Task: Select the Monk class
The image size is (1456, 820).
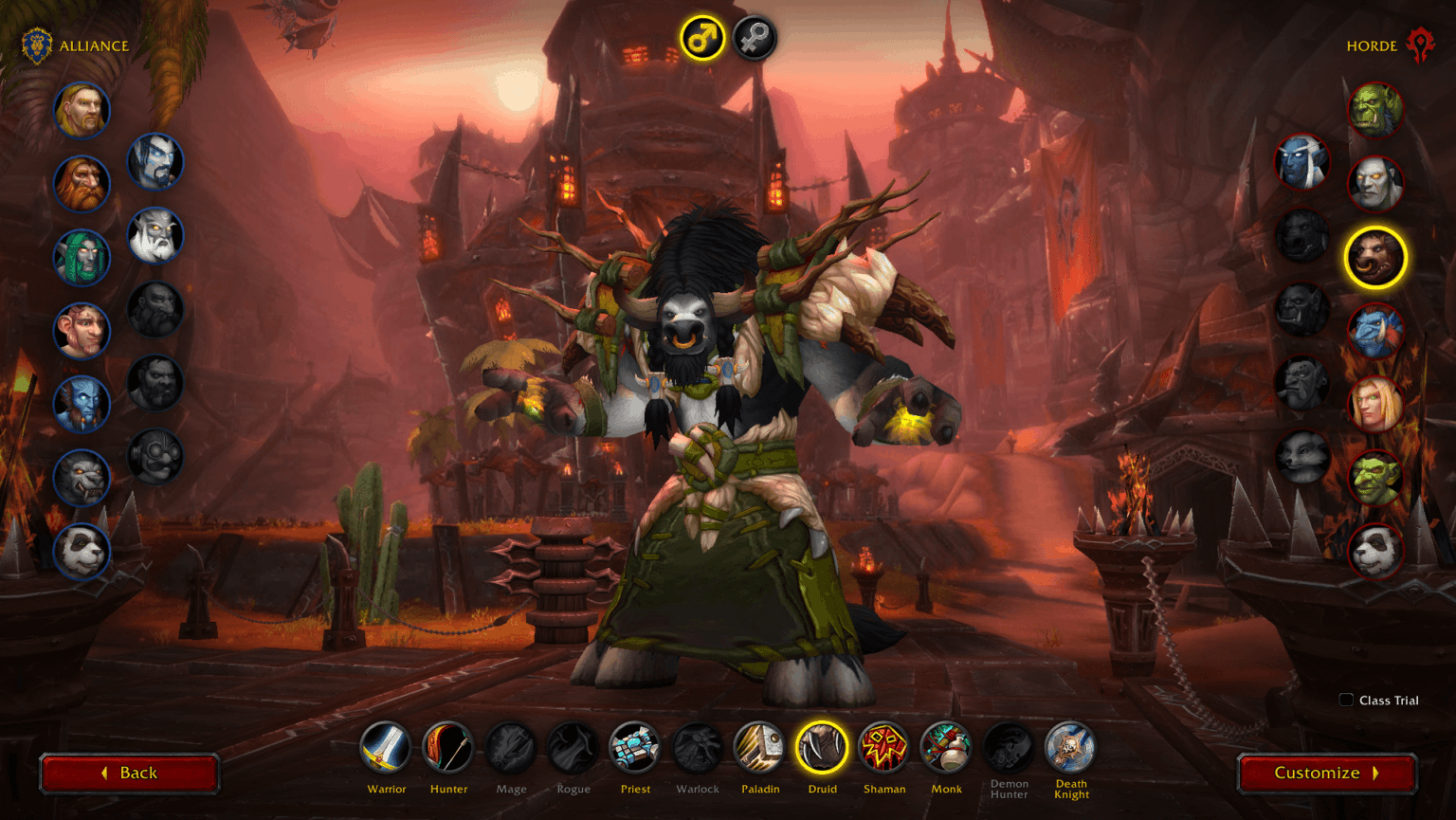Action: click(946, 749)
